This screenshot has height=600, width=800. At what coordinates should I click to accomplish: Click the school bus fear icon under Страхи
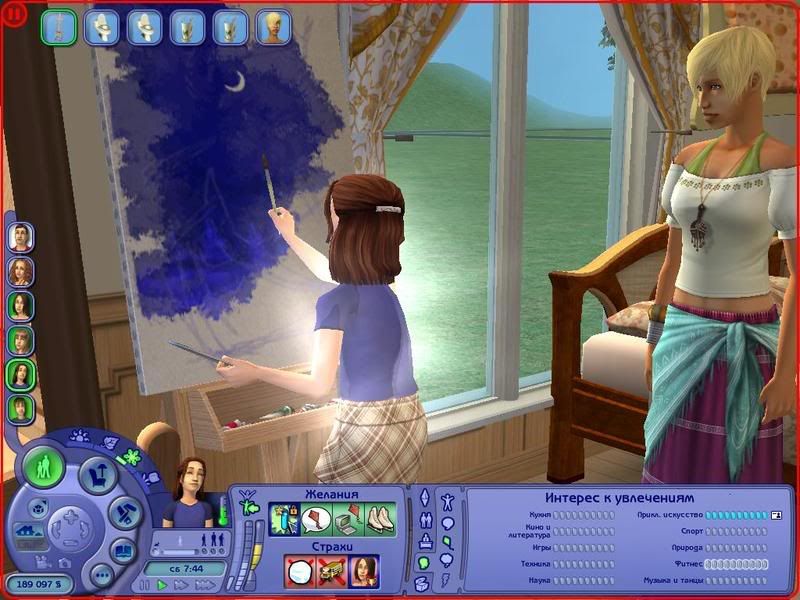[x=331, y=571]
